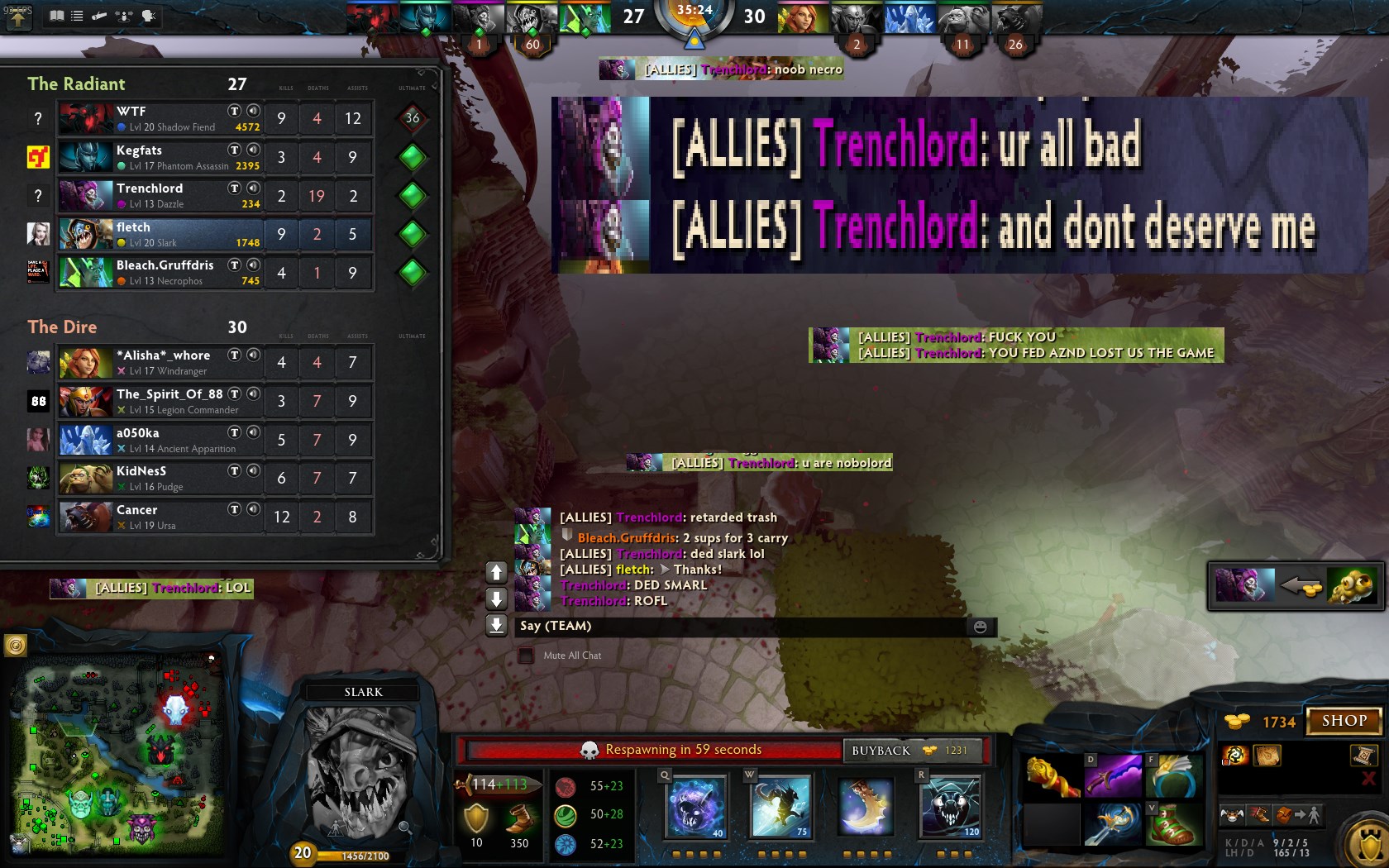Mute the player WTF's voice
This screenshot has height=868, width=1389.
253,111
